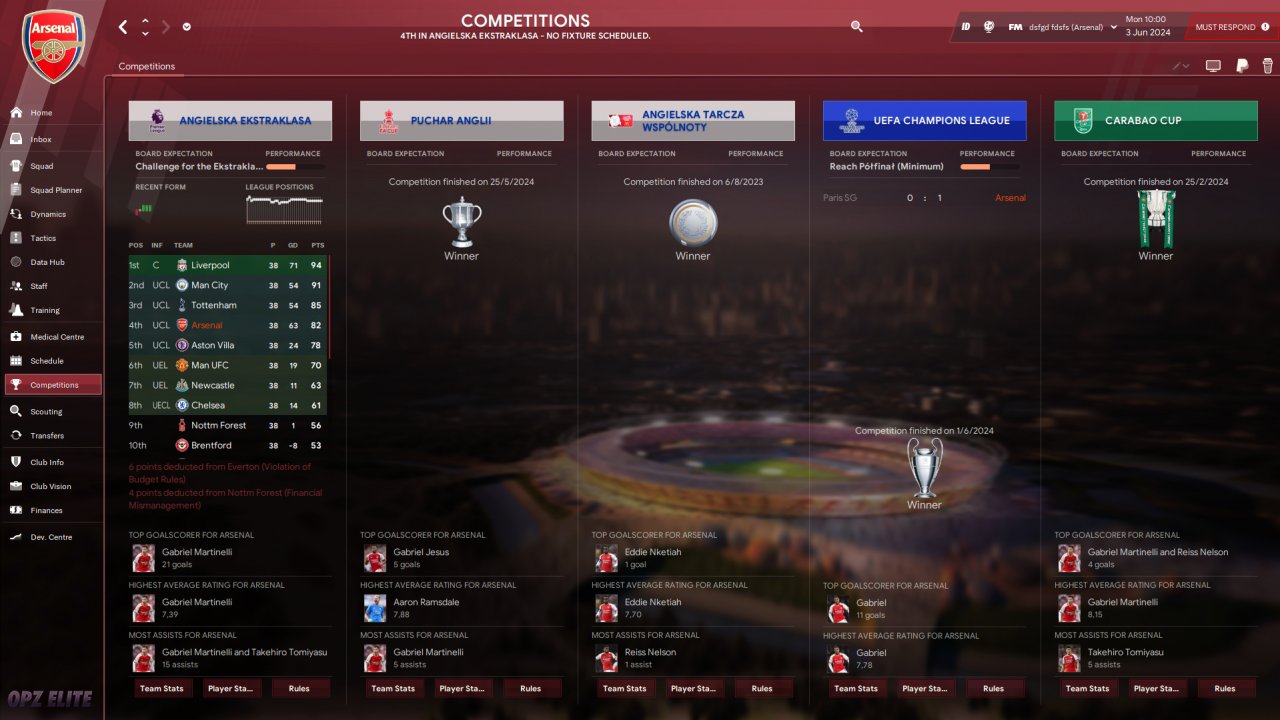Open the Tactics section

[x=43, y=238]
